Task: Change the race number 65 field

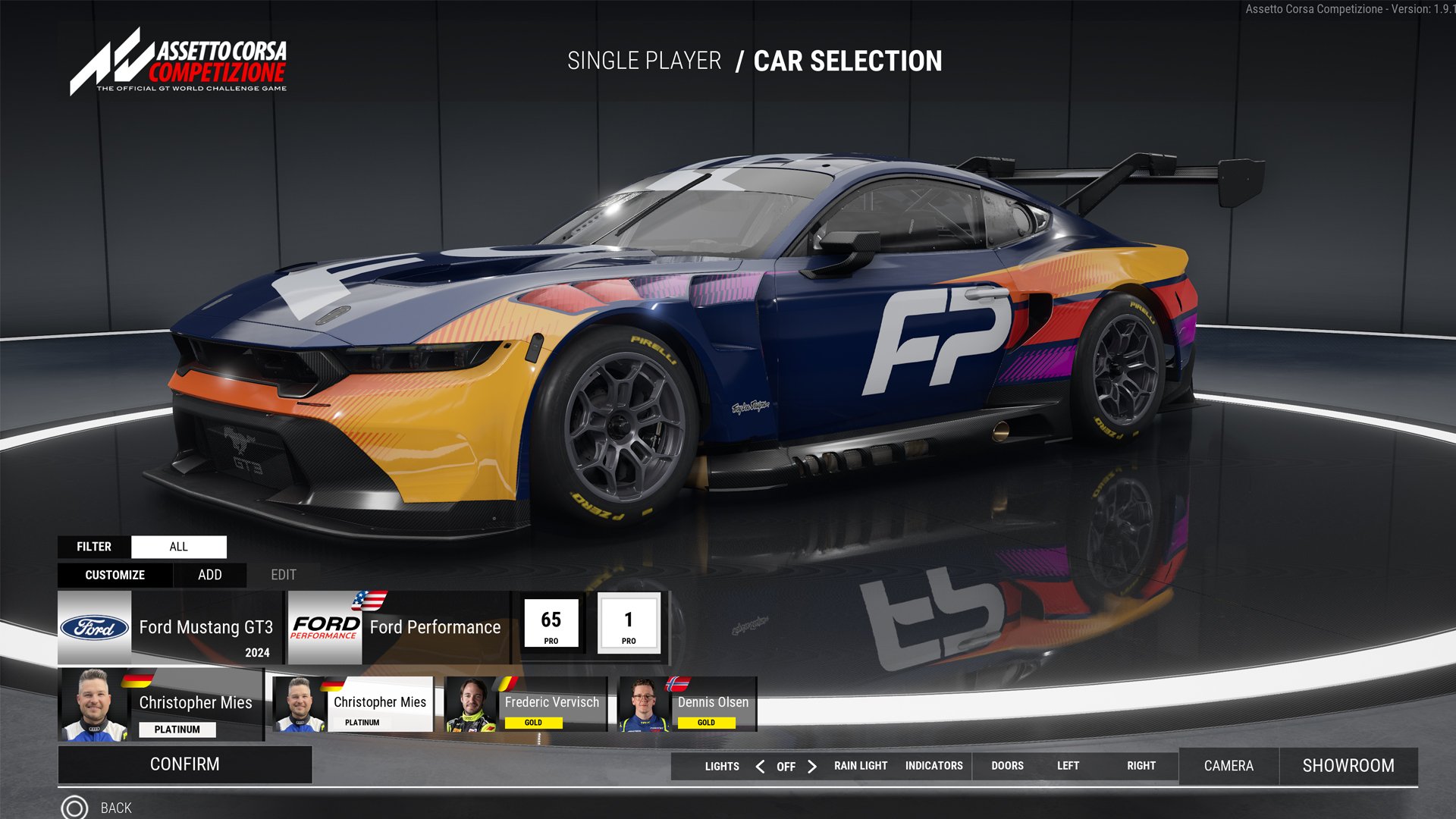Action: [551, 623]
